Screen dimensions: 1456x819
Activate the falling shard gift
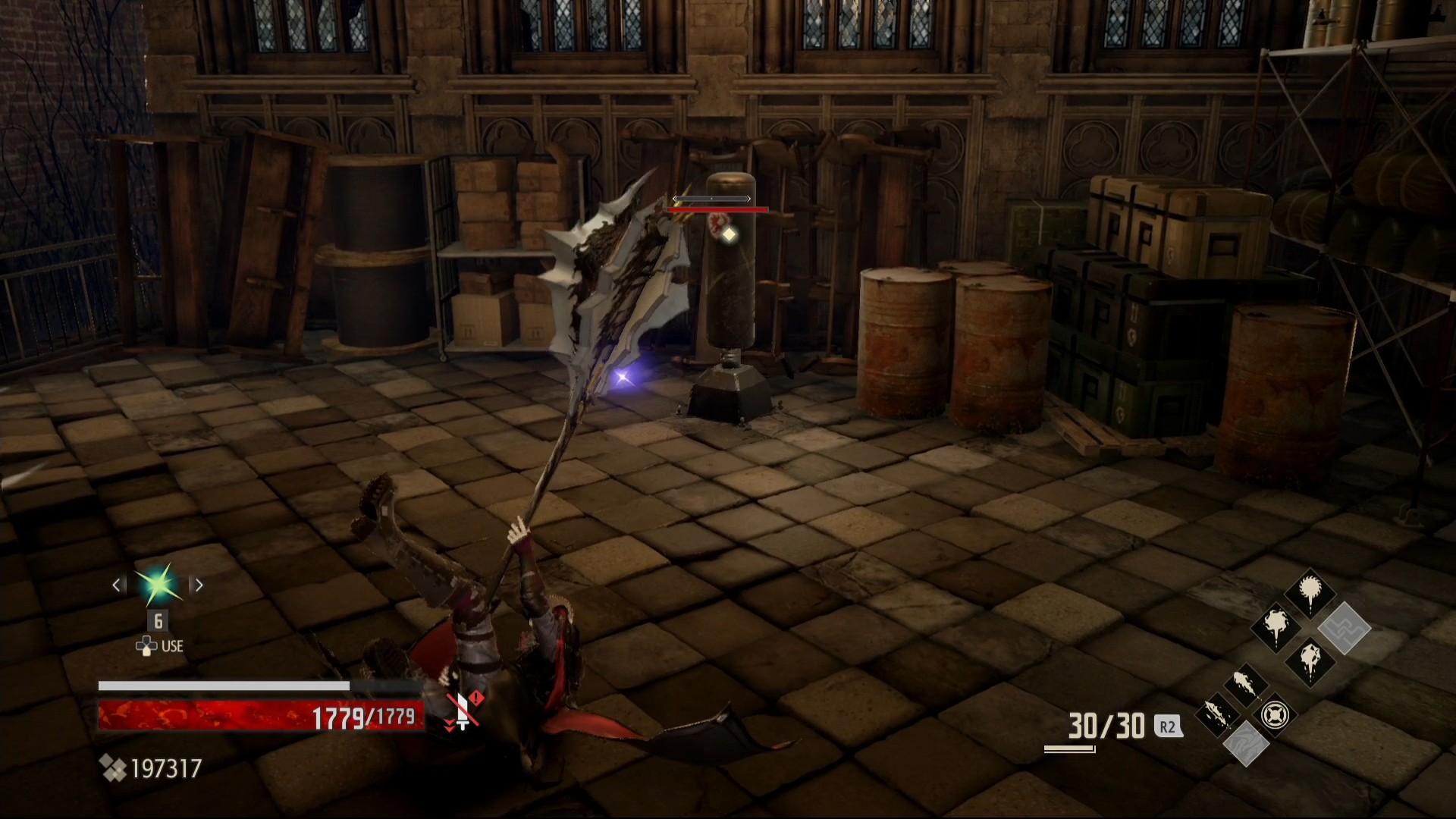[1216, 714]
